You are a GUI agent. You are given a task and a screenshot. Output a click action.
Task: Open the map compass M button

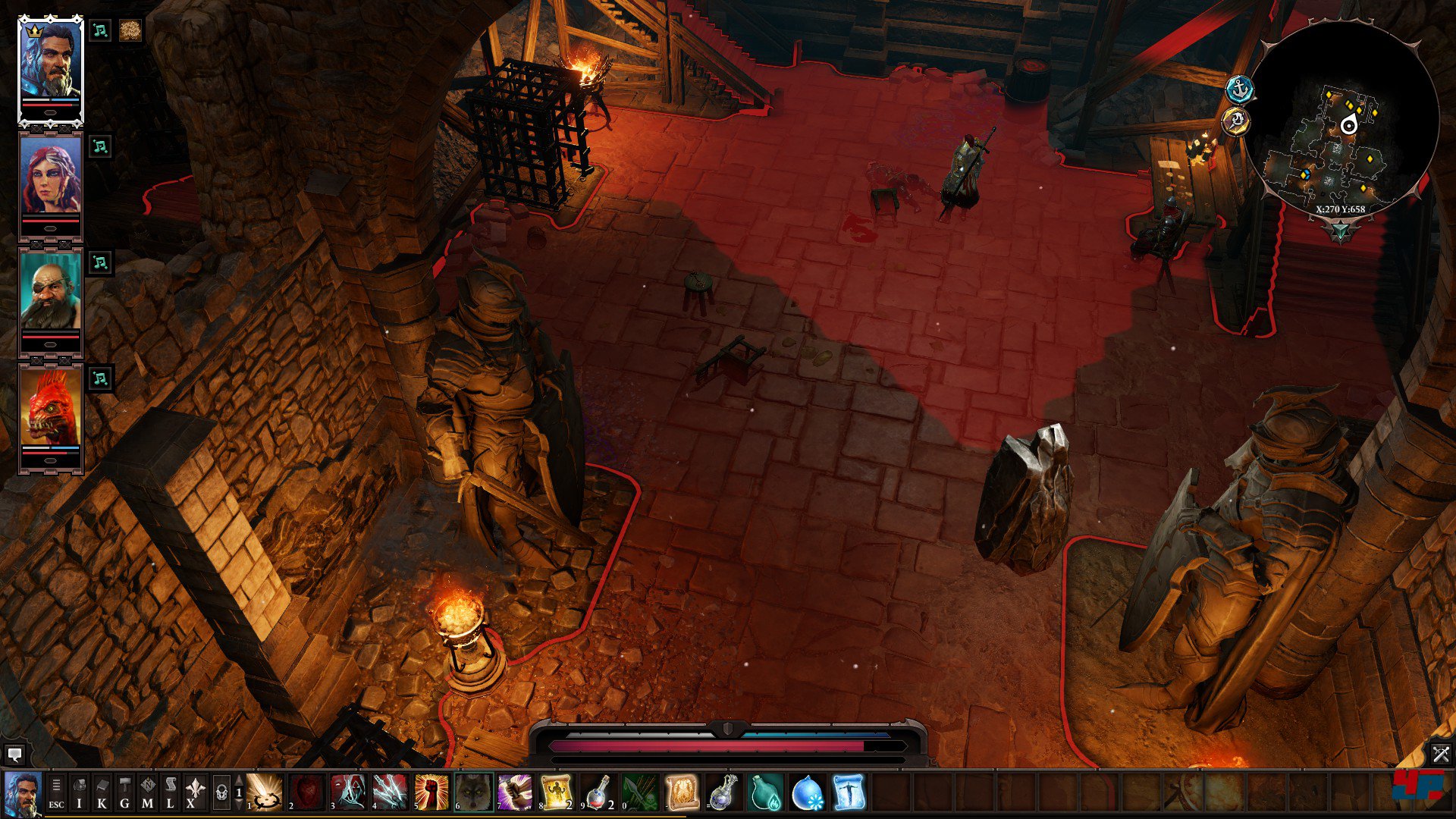(147, 793)
